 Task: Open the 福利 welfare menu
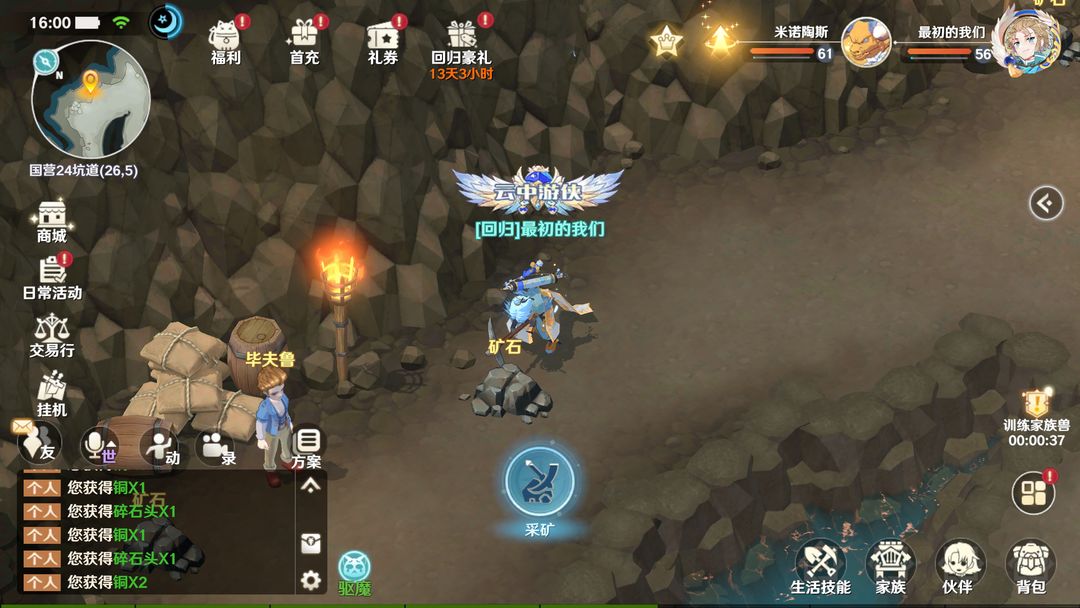pos(226,42)
